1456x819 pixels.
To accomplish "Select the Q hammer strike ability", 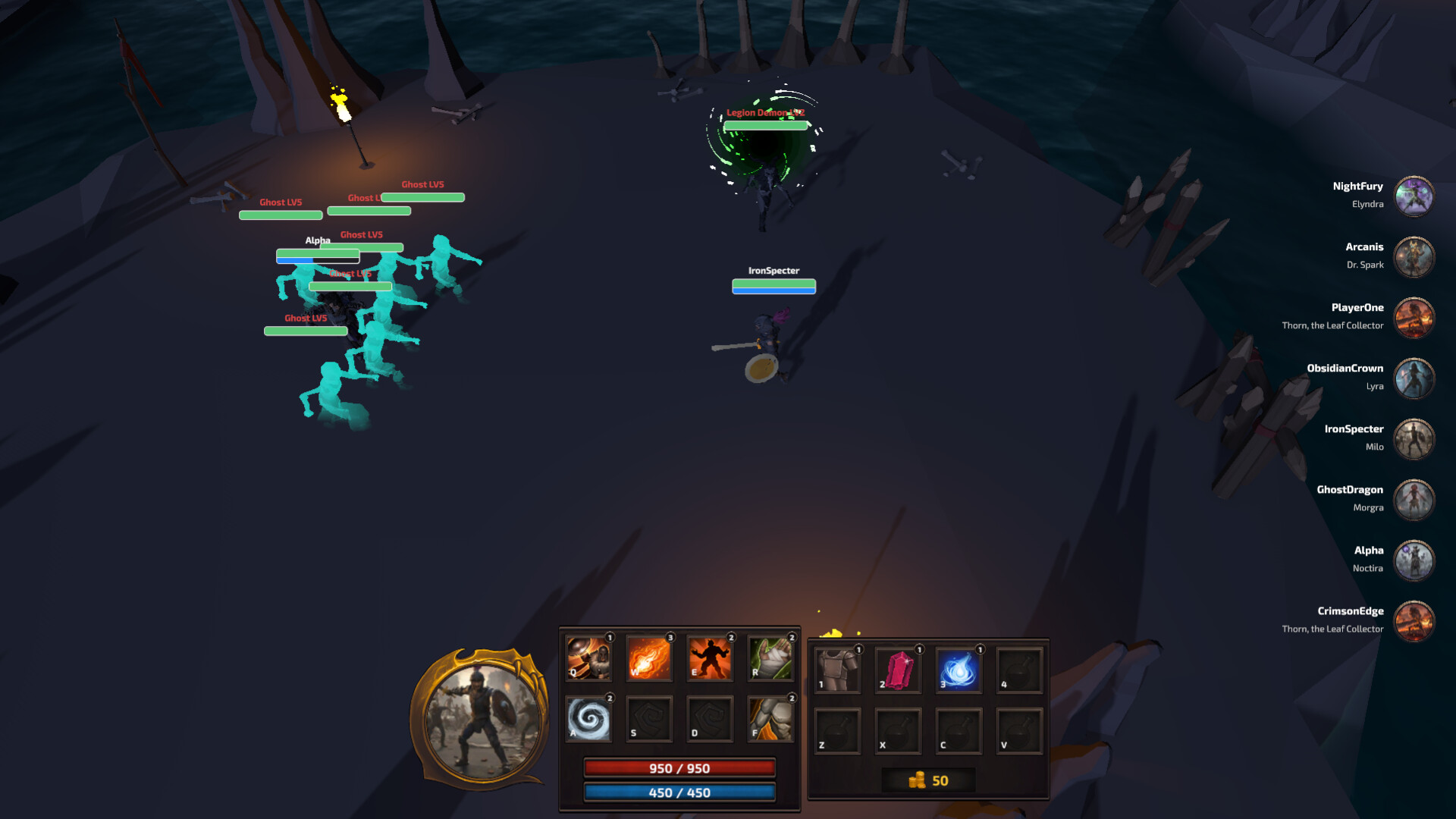I will [x=588, y=659].
